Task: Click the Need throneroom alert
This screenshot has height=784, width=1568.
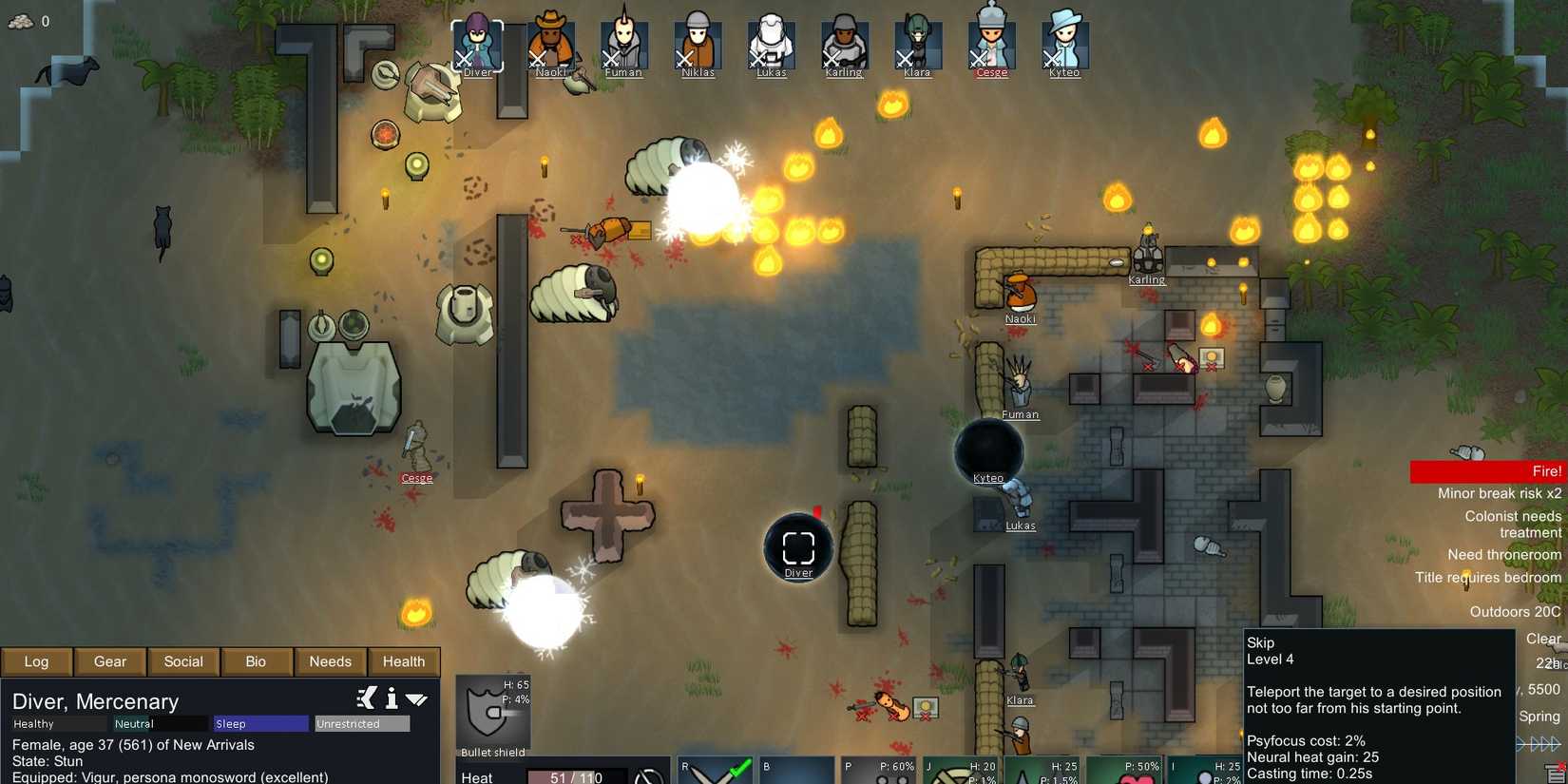Action: [1504, 554]
